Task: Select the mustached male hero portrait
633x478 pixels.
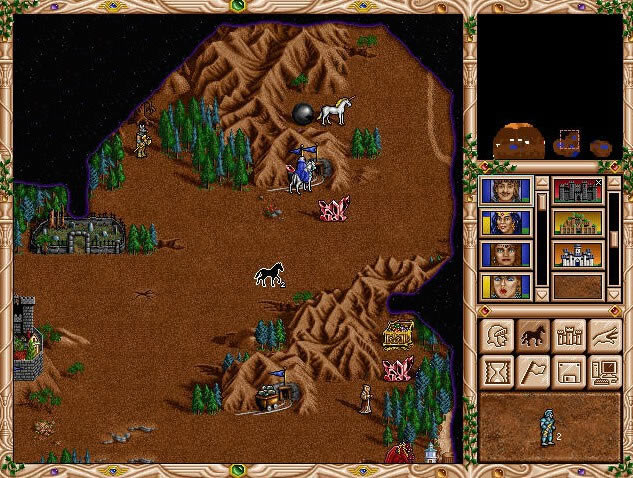Action: tap(506, 191)
